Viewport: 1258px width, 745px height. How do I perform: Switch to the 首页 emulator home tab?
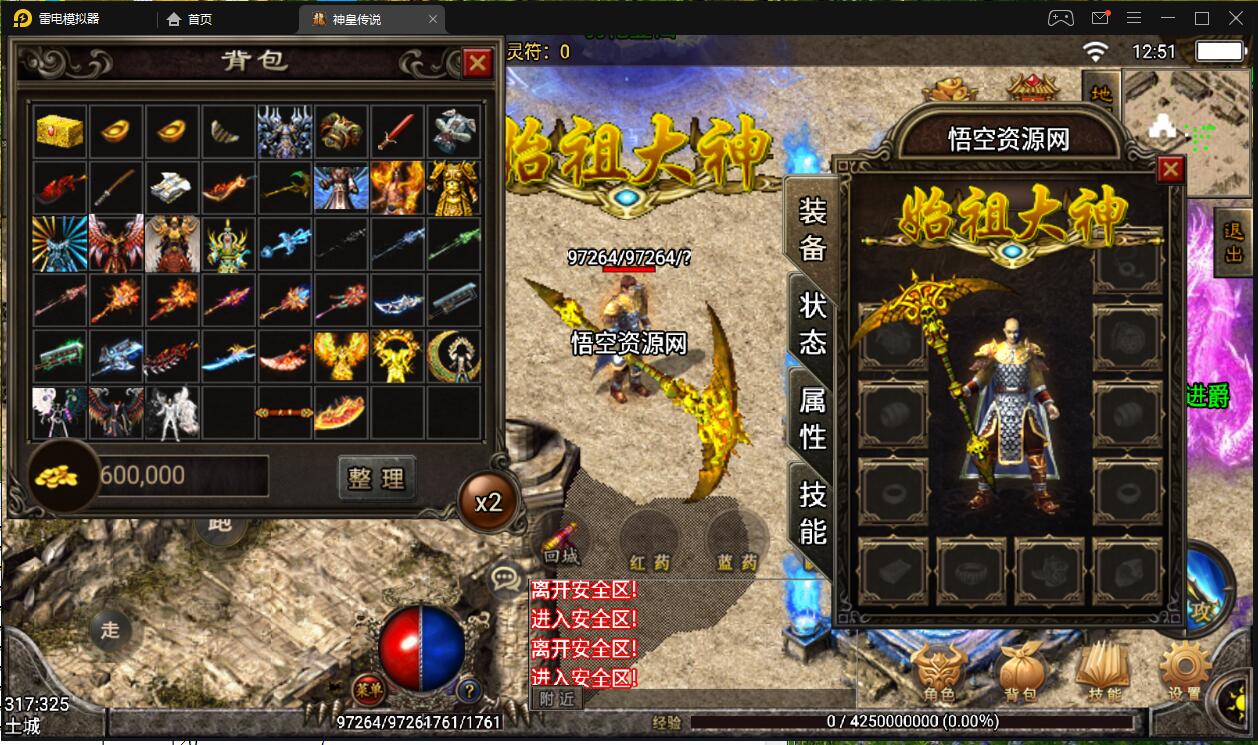point(190,19)
